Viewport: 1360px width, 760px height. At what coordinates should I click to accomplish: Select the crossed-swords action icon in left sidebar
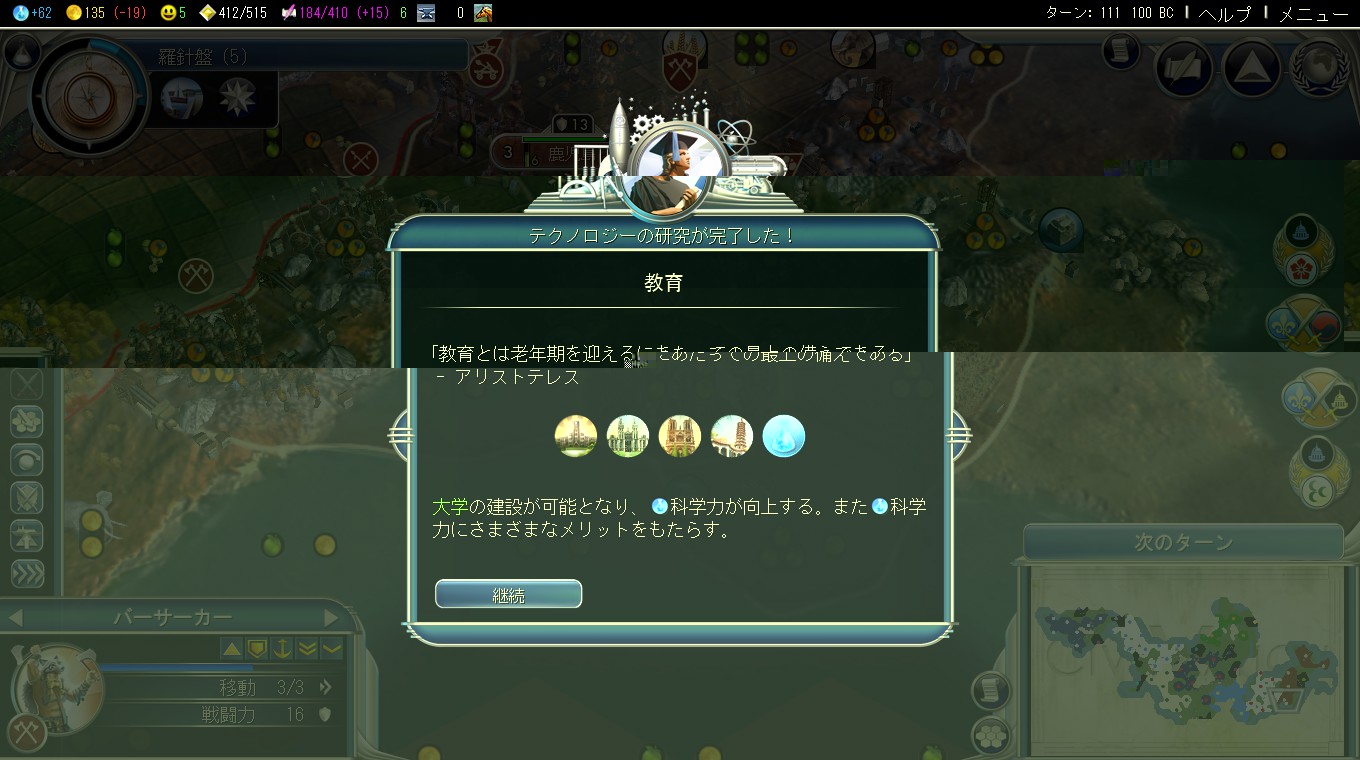(x=28, y=497)
